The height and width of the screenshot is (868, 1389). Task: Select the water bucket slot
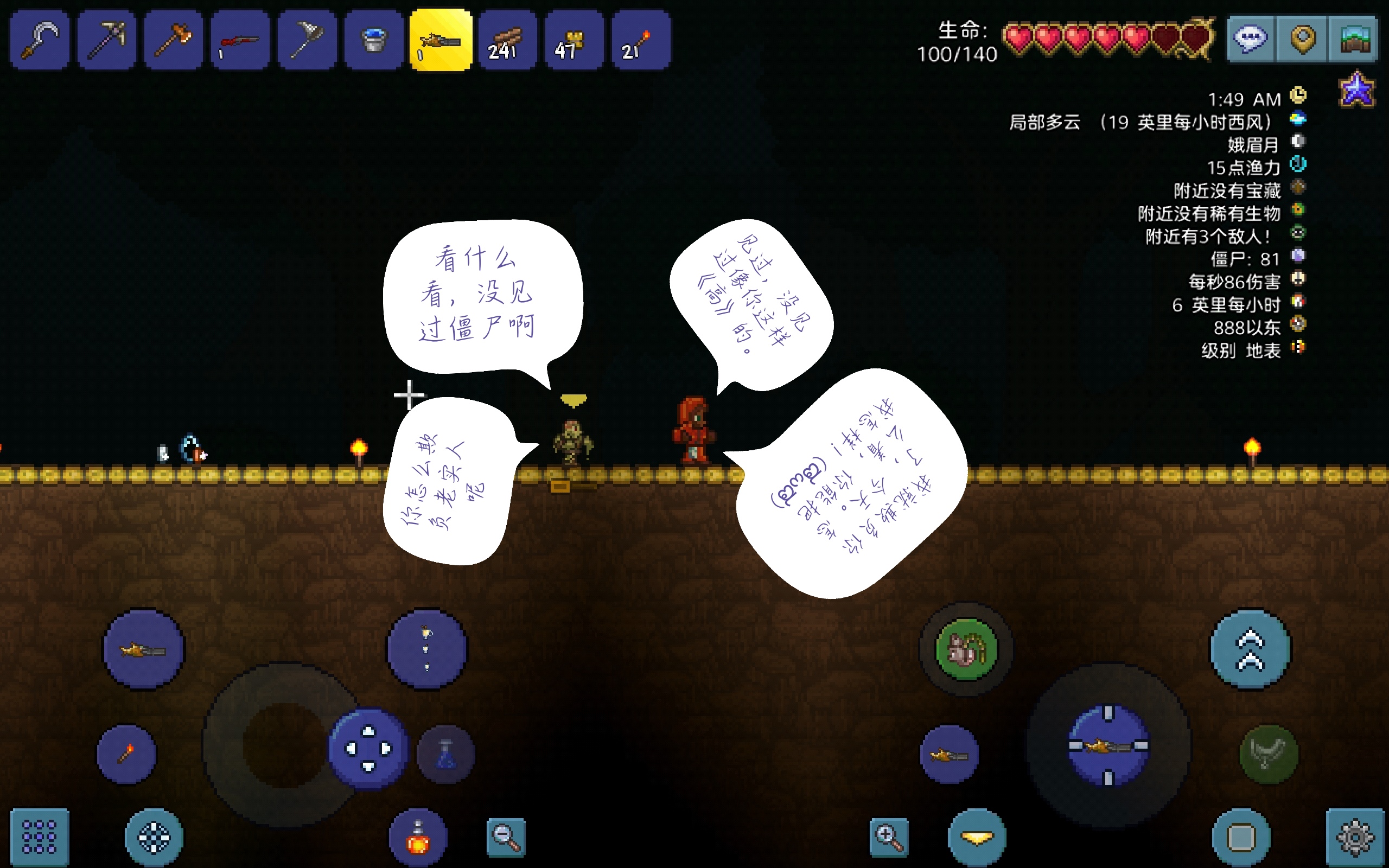point(374,40)
